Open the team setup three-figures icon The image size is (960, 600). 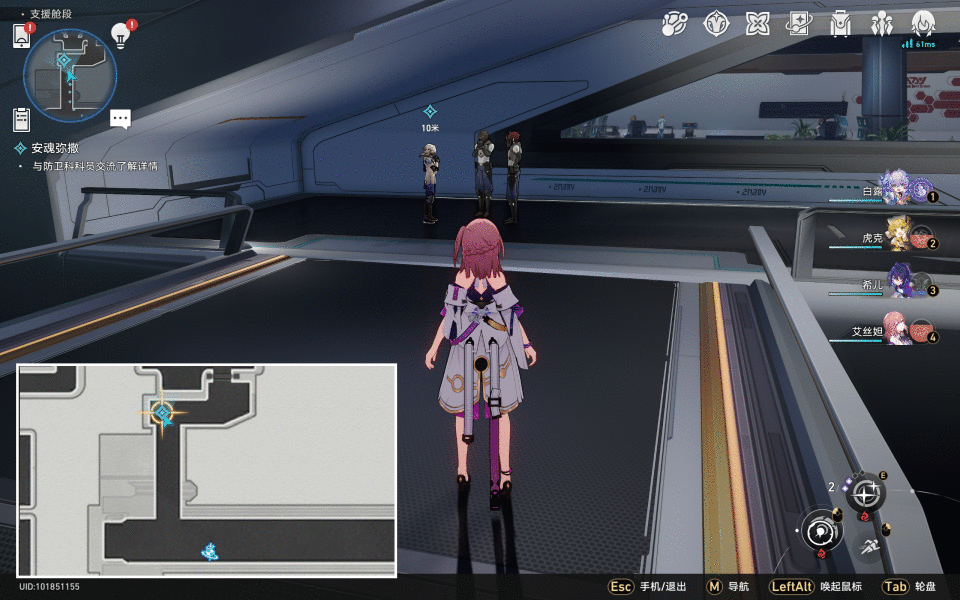click(881, 23)
